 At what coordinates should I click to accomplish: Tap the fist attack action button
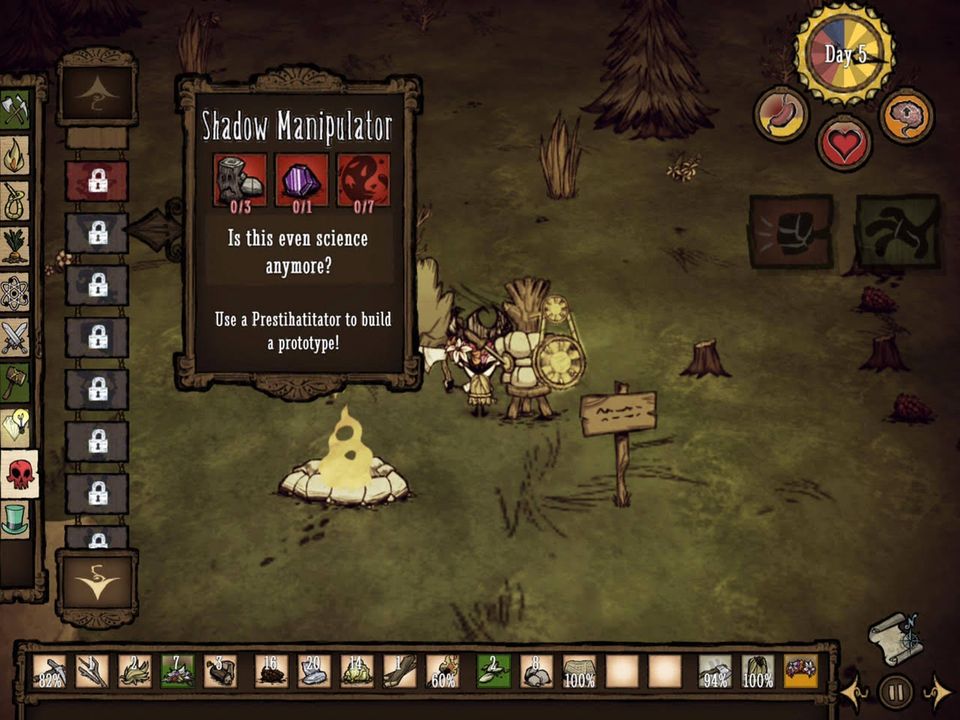click(791, 231)
